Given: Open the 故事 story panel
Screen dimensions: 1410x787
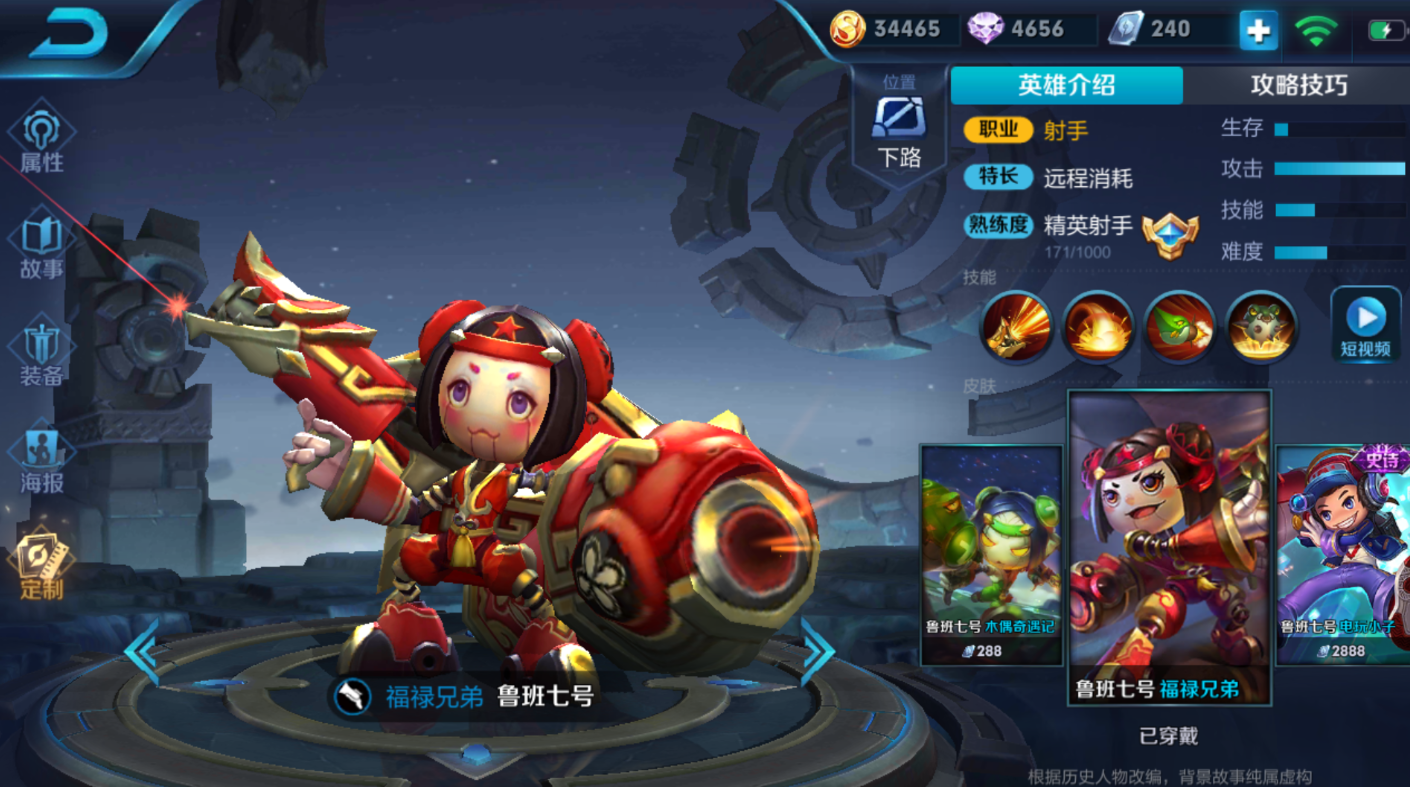Looking at the screenshot, I should [42, 232].
